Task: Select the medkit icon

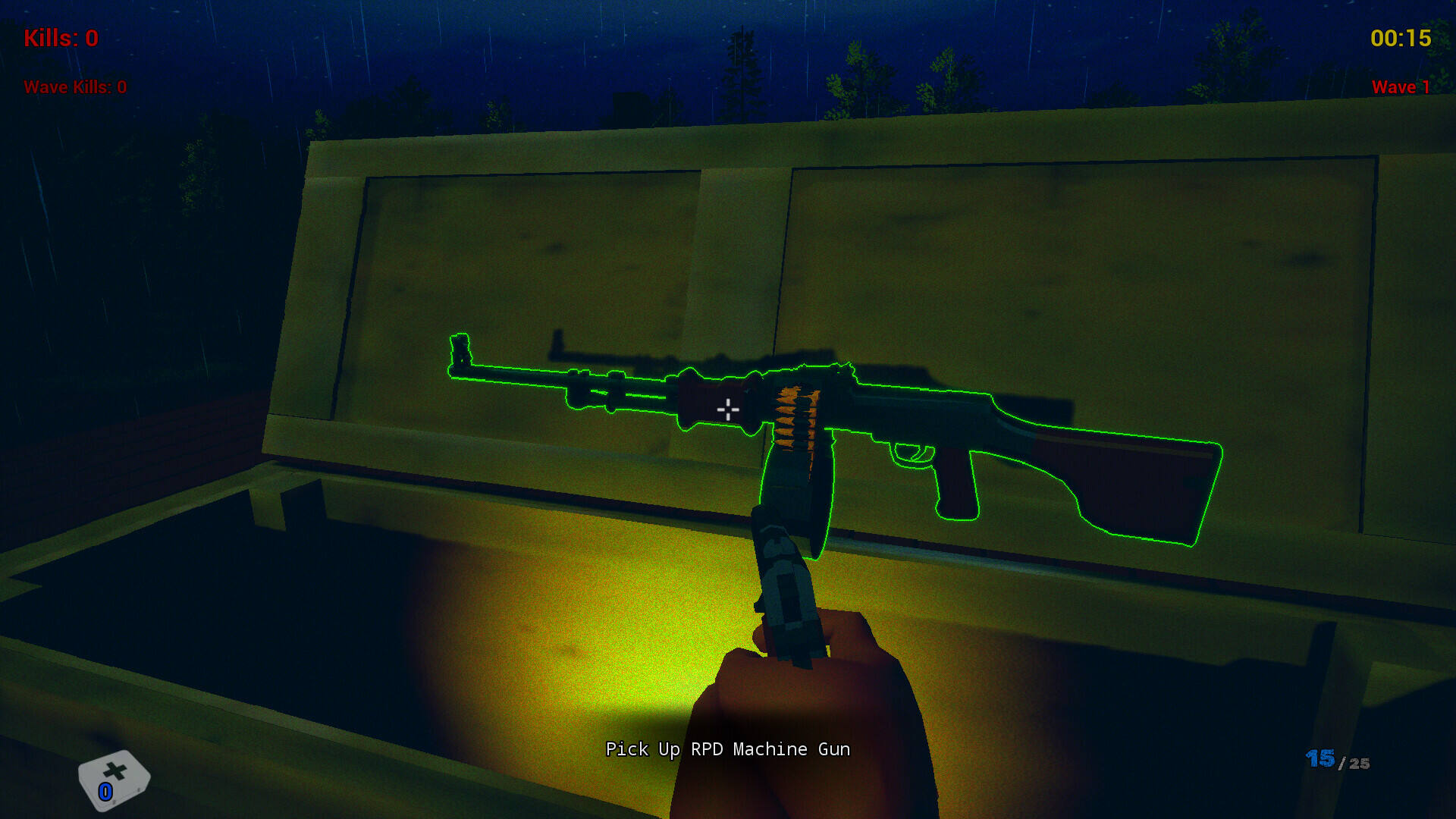Action: click(x=114, y=780)
